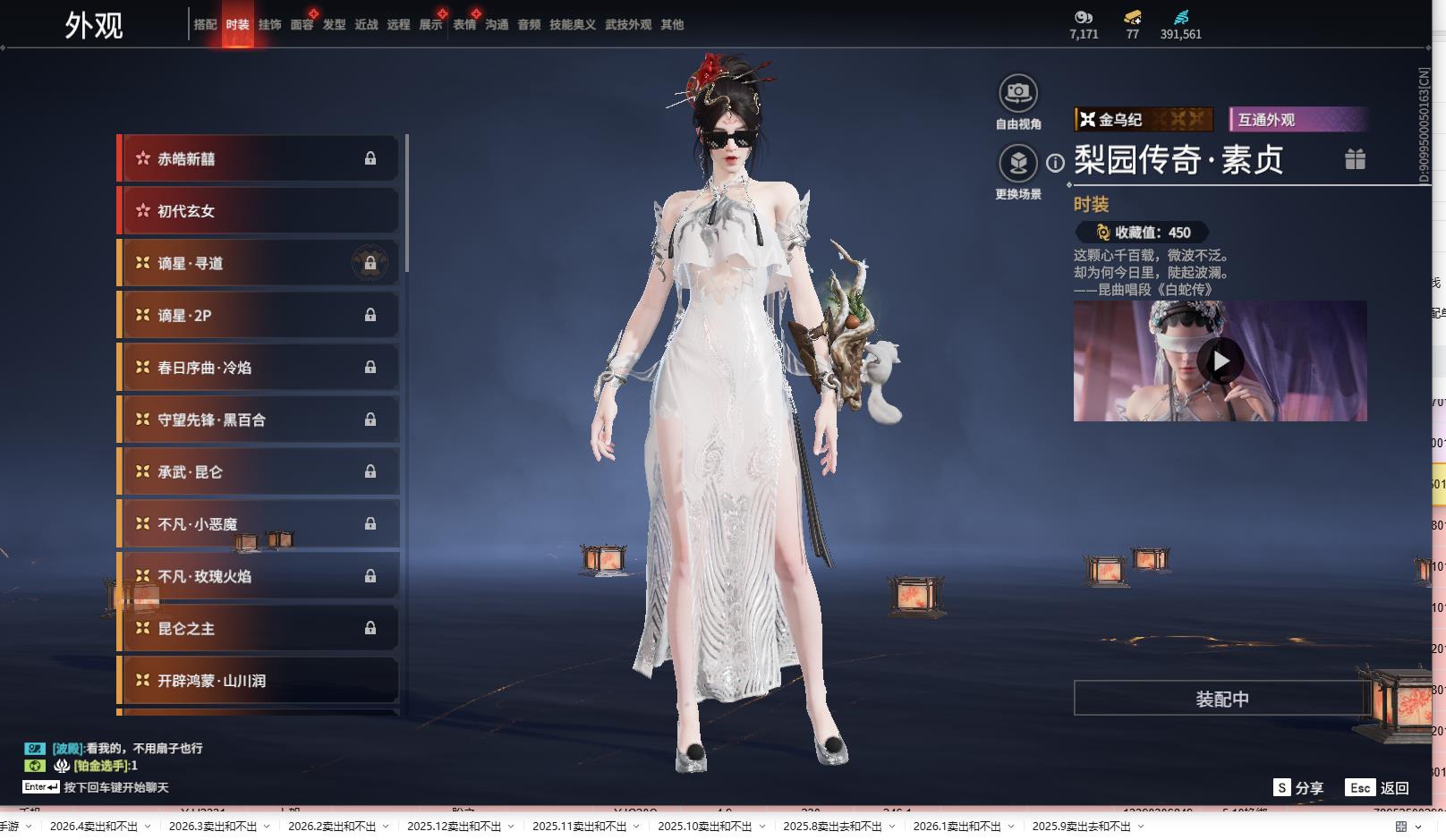The height and width of the screenshot is (840, 1446).
Task: Switch to the 搭配 tab
Action: 205,25
